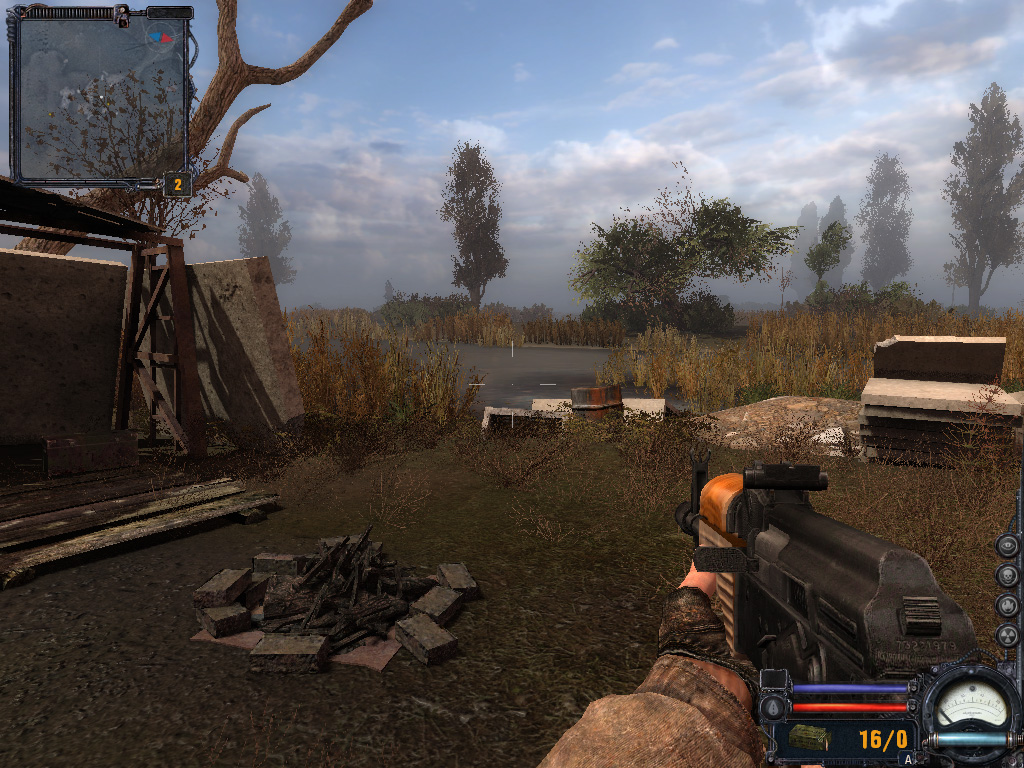Click the ammo box type icon
This screenshot has height=768, width=1024.
tap(808, 738)
